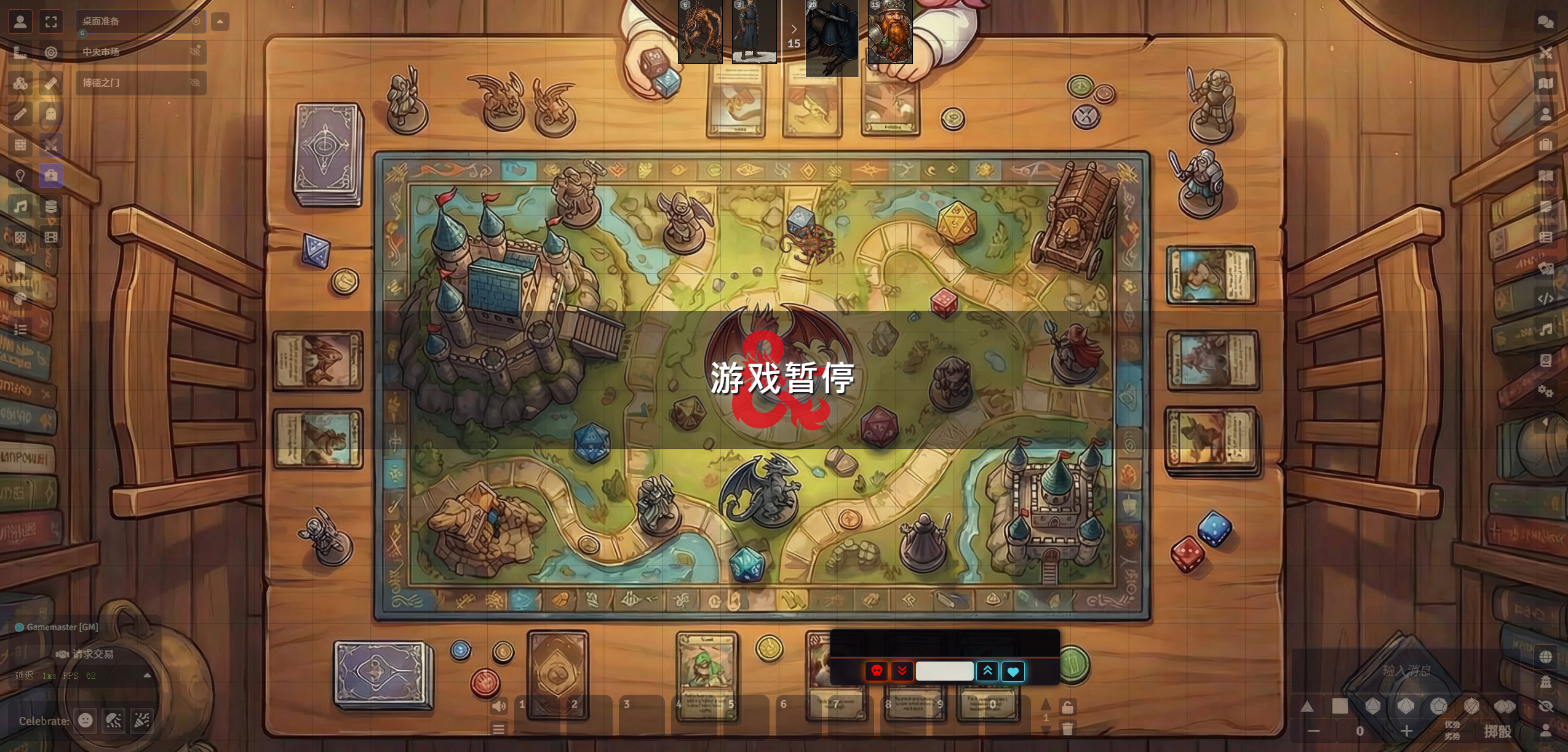This screenshot has height=752, width=1568.
Task: Enable the ghost hidden-movement mode
Action: click(52, 114)
